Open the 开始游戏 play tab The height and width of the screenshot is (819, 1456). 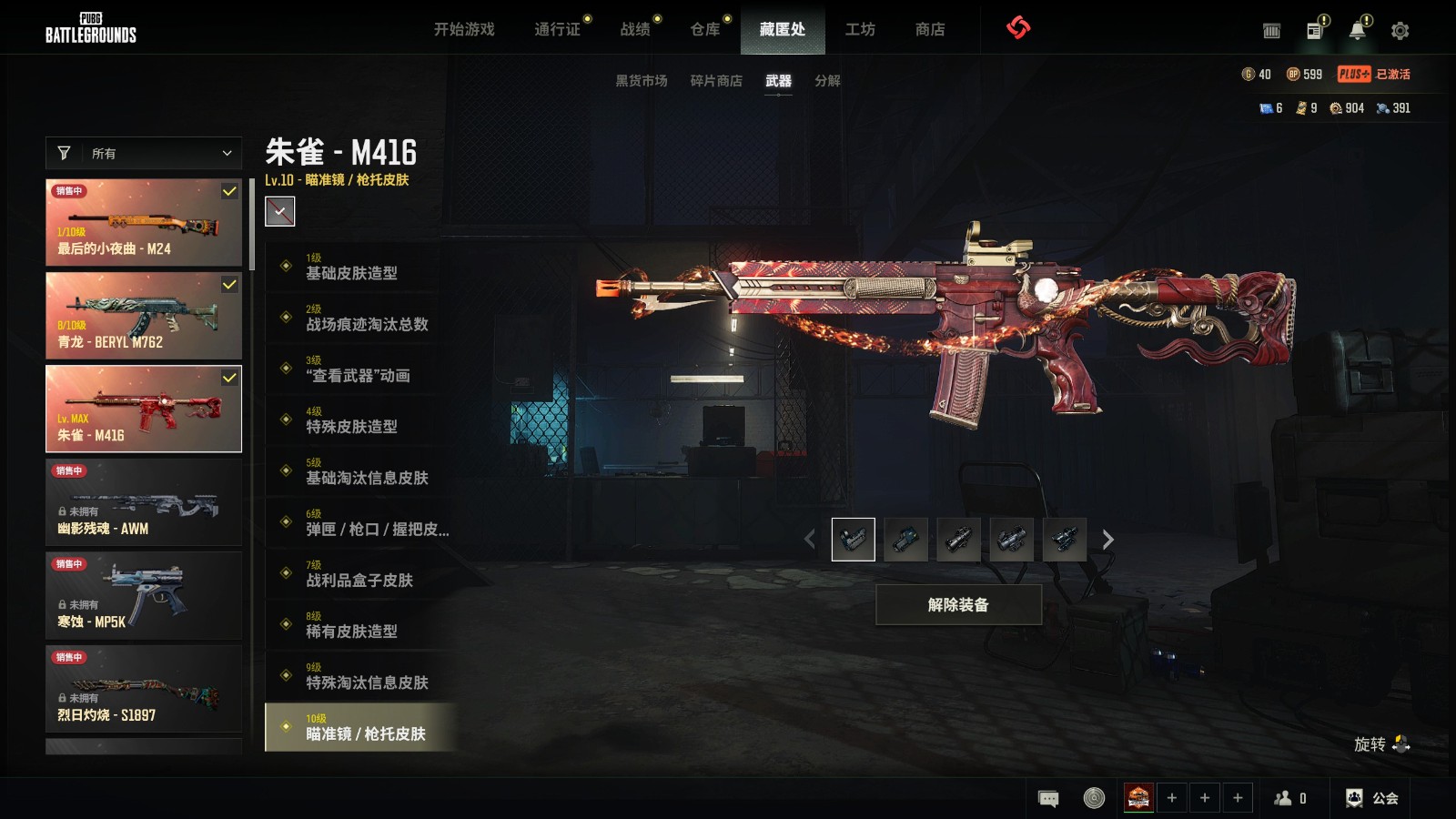coord(464,29)
